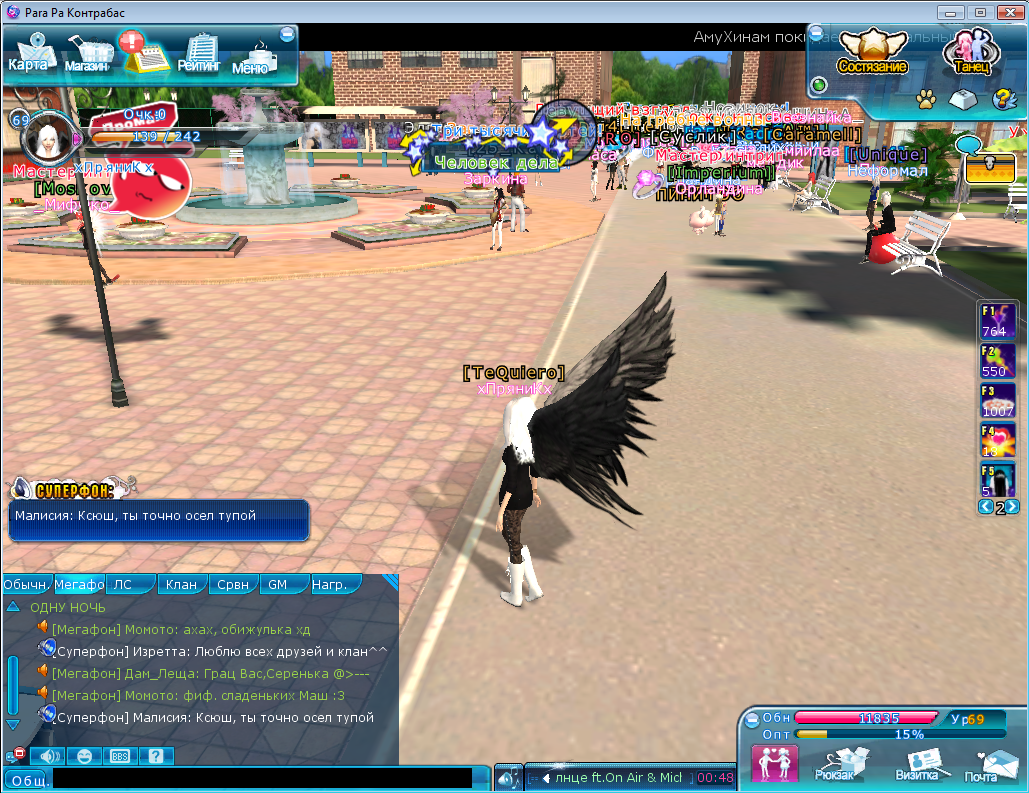
Task: Close the game window
Action: pyautogui.click(x=1005, y=12)
